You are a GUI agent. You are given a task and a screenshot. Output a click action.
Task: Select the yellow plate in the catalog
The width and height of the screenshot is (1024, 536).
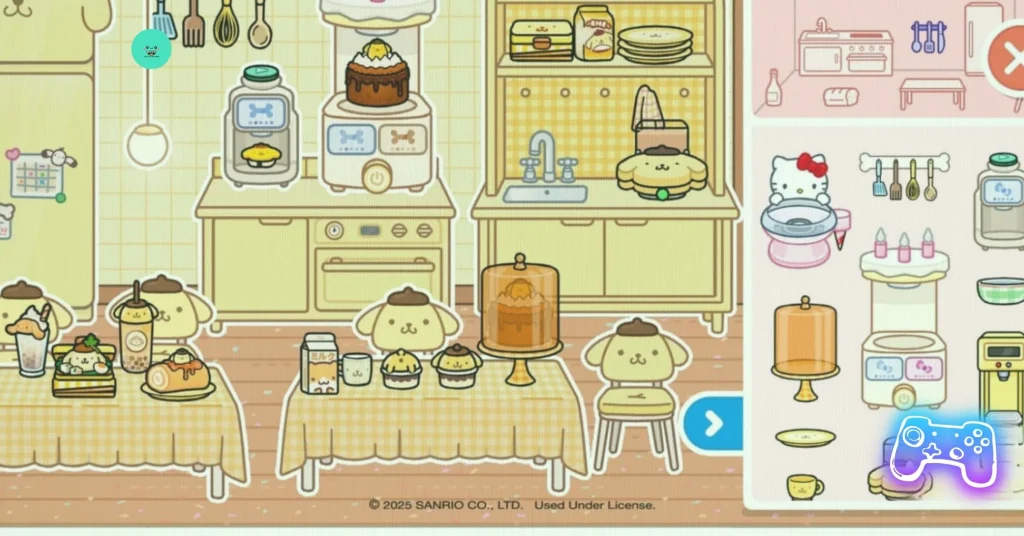pyautogui.click(x=805, y=437)
